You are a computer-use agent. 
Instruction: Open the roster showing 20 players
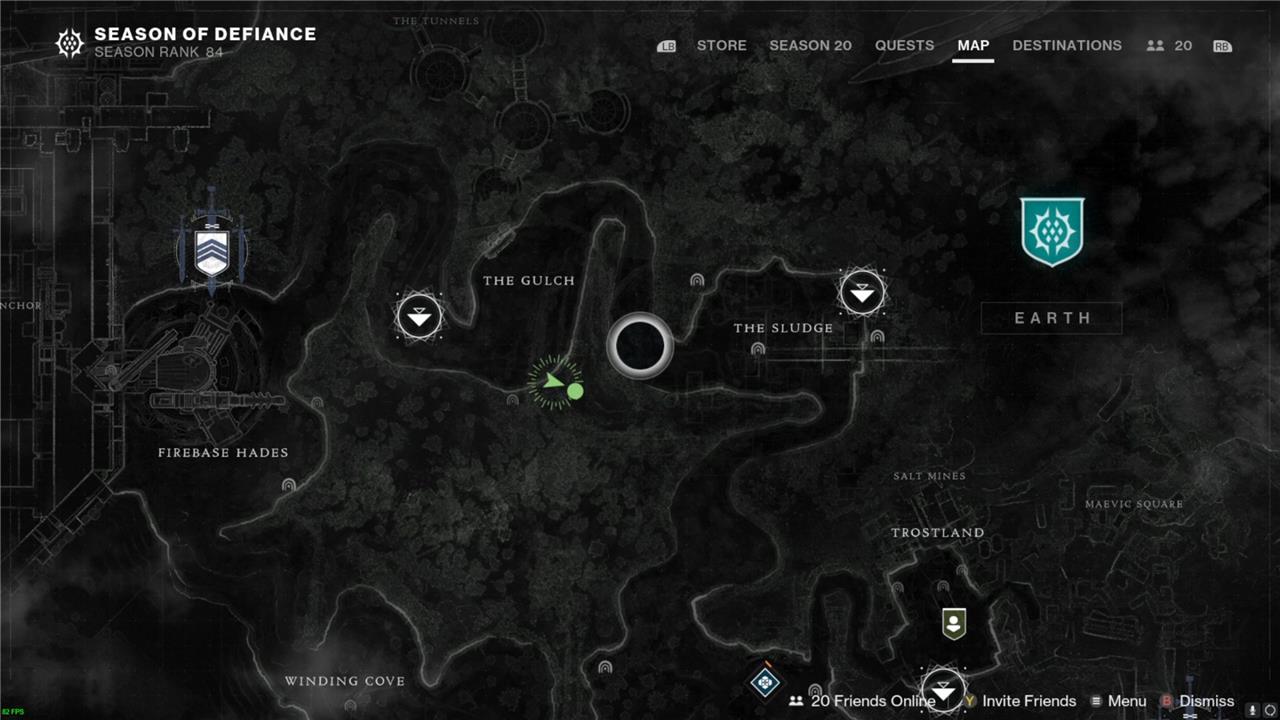pos(1169,45)
